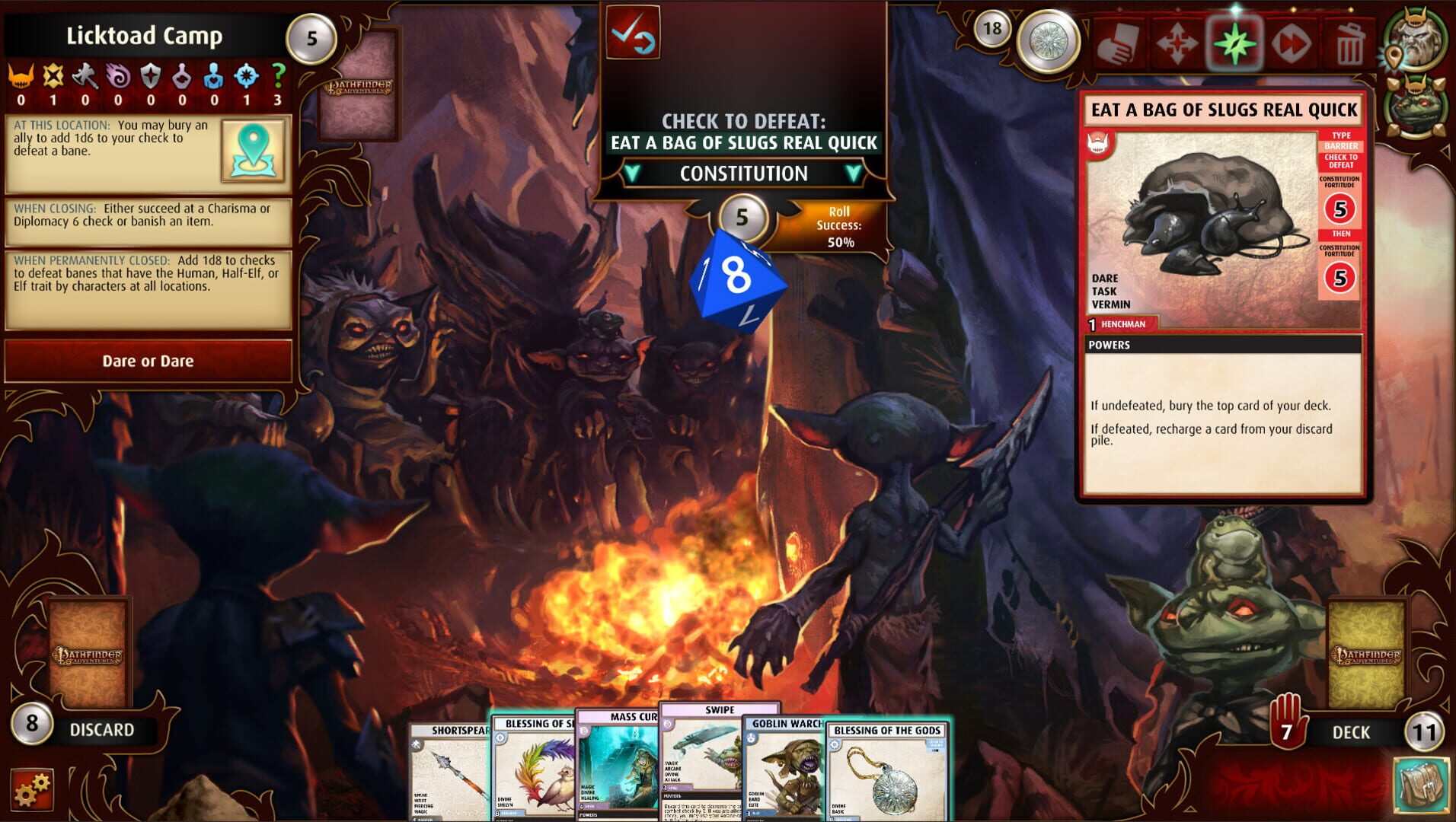The image size is (1456, 822).
Task: Select the weapon axe icon in location counts
Action: point(85,76)
